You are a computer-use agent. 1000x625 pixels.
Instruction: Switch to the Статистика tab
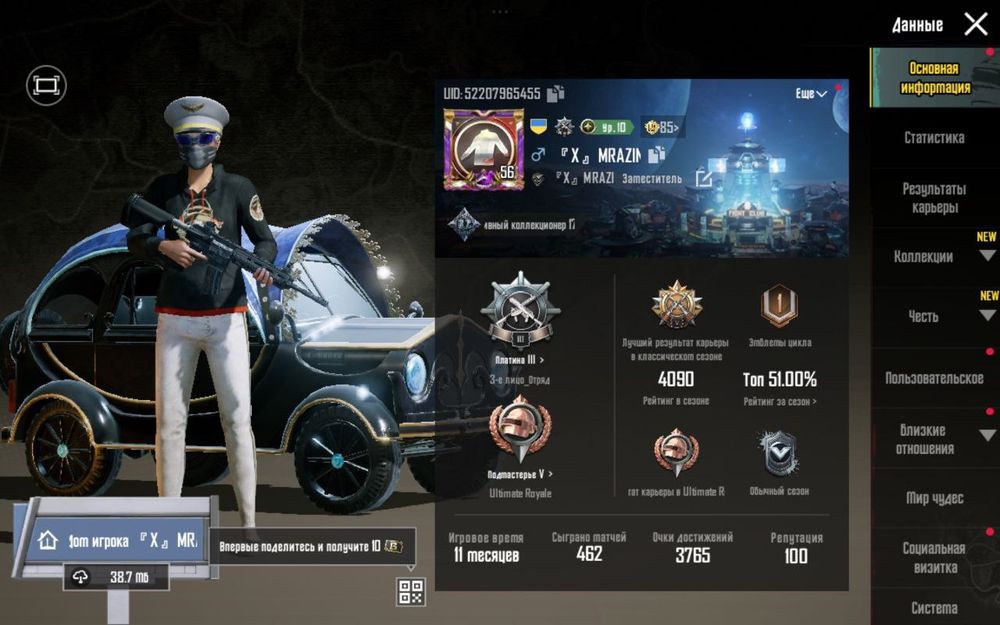[933, 138]
